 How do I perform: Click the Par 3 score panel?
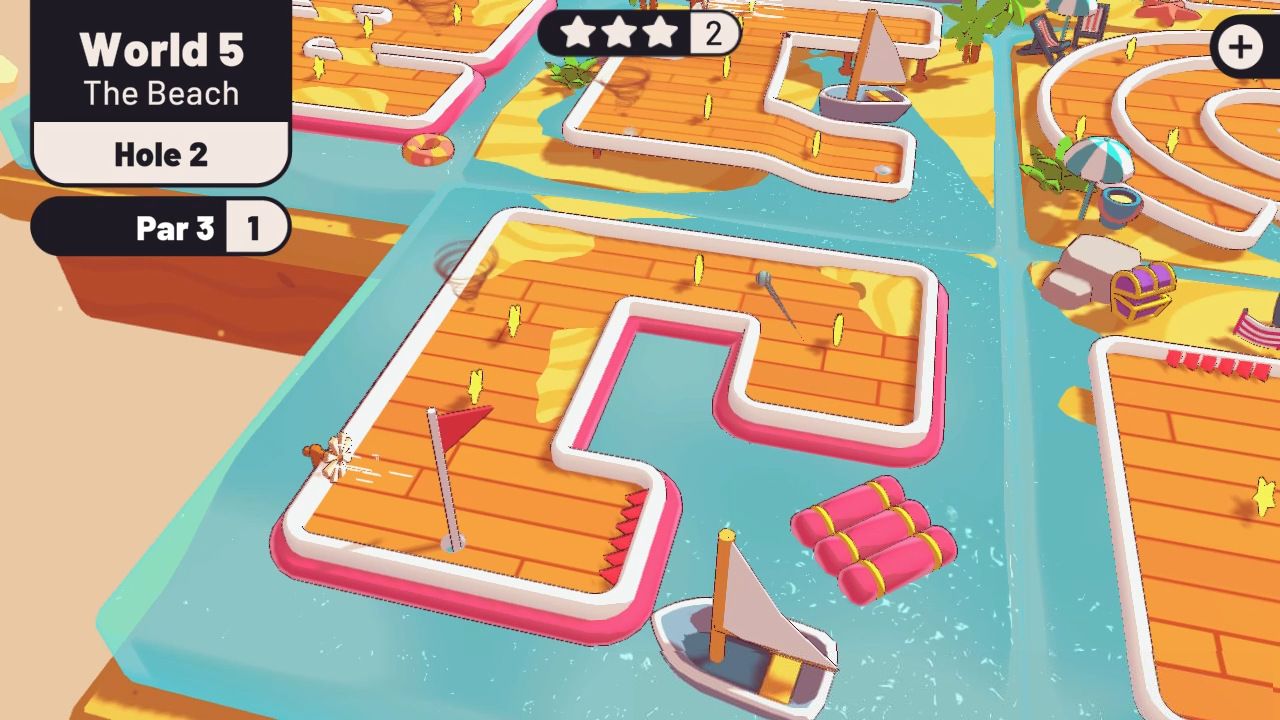pyautogui.click(x=175, y=228)
